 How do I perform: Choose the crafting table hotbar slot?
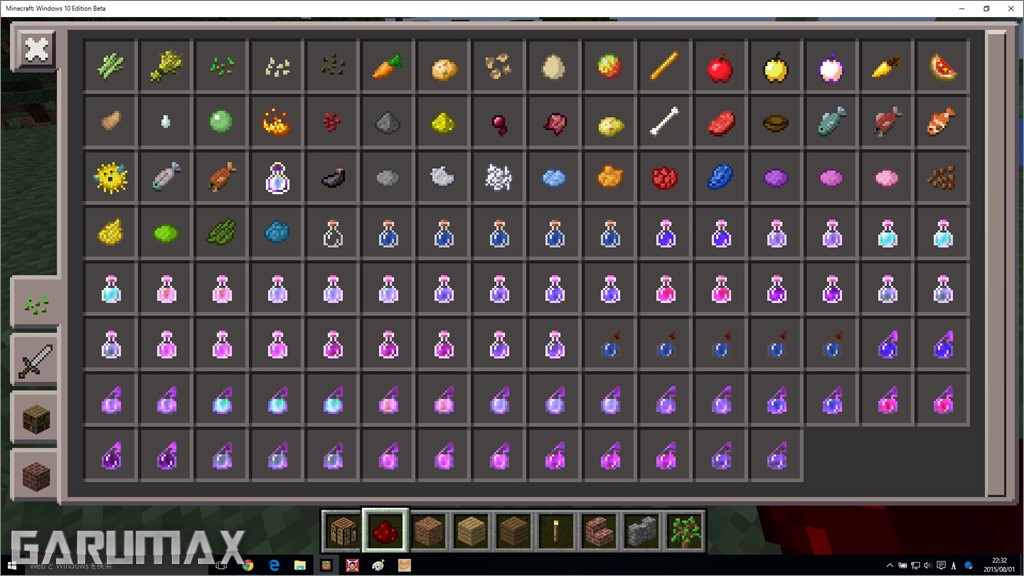pyautogui.click(x=342, y=530)
